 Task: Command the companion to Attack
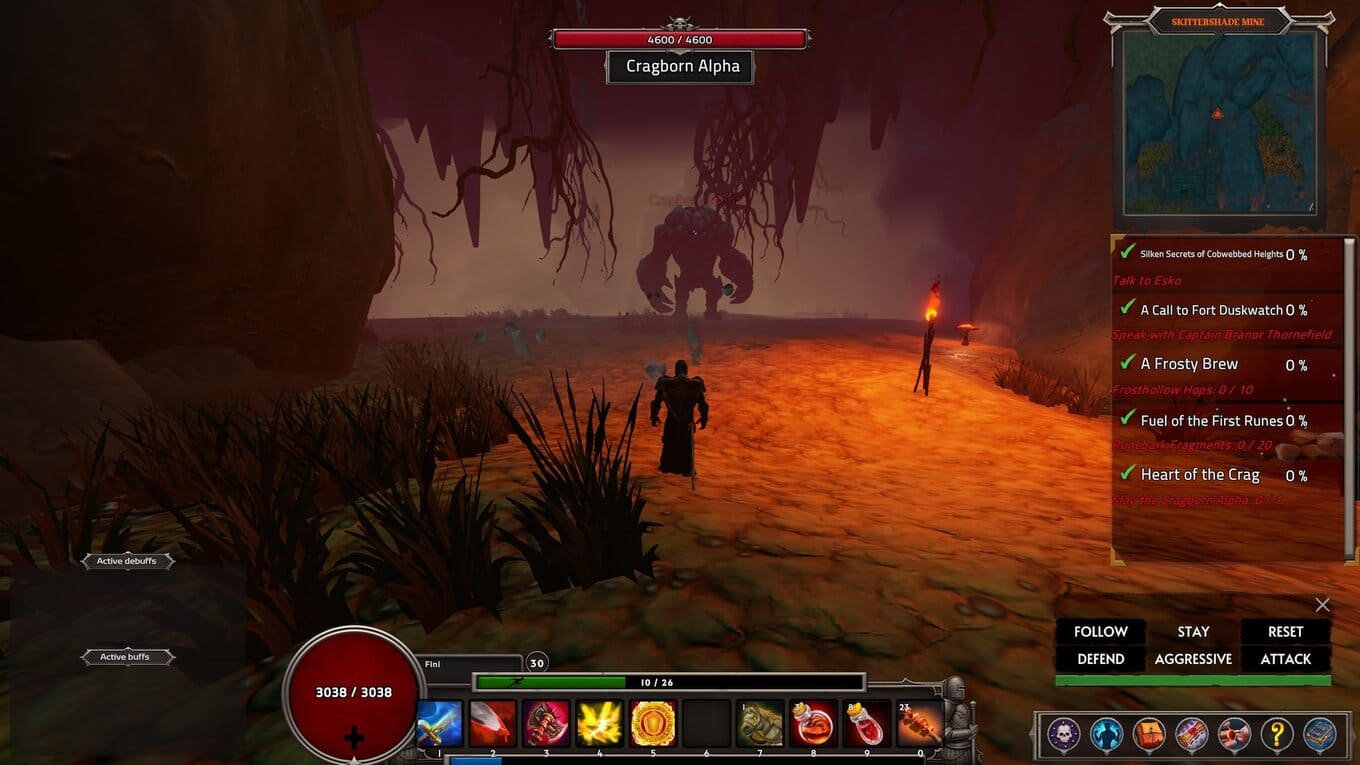coord(1285,659)
